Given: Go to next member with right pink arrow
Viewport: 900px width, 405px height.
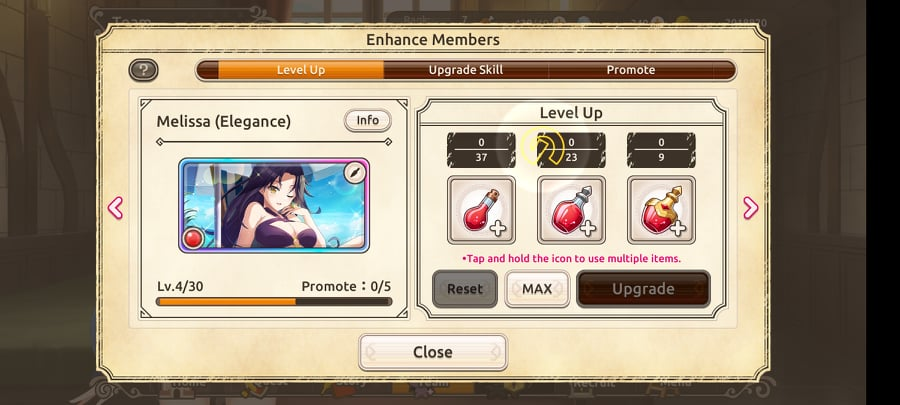Looking at the screenshot, I should [x=750, y=208].
